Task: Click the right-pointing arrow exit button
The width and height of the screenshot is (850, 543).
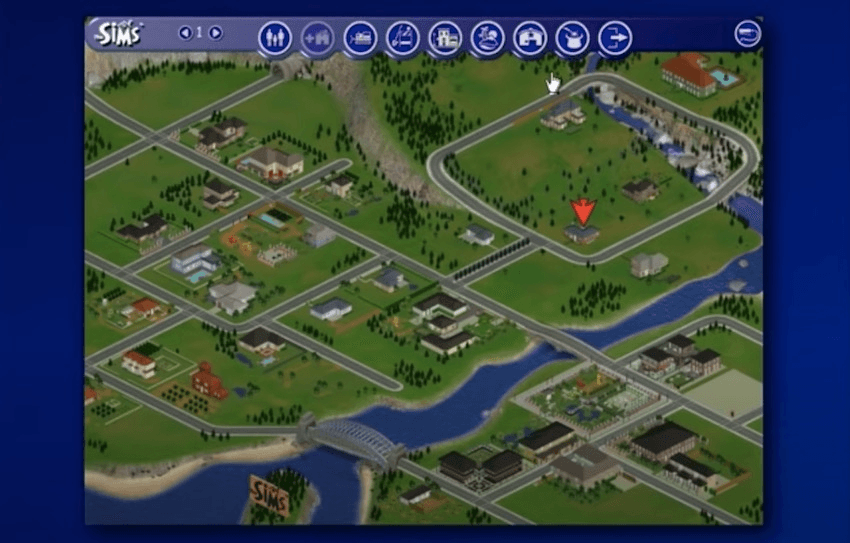Action: 615,38
